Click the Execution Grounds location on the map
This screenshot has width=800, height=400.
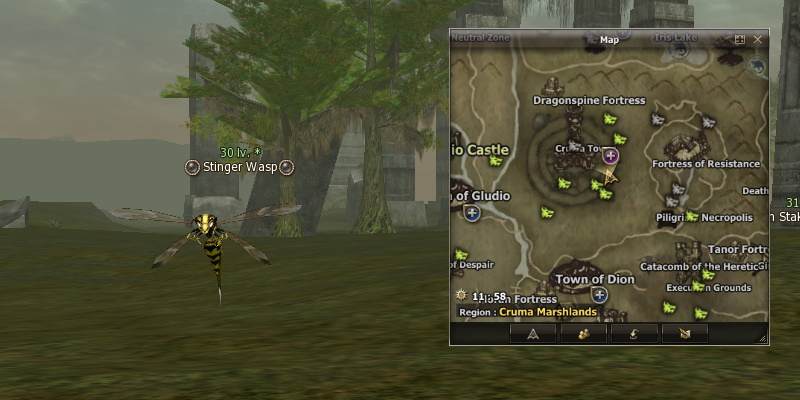pos(709,288)
